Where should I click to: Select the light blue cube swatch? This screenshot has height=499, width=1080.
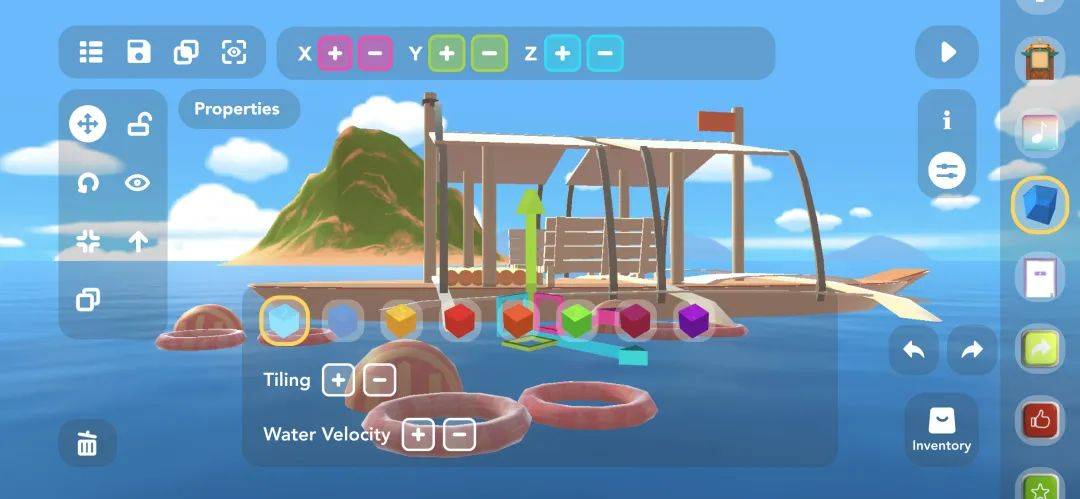(284, 321)
